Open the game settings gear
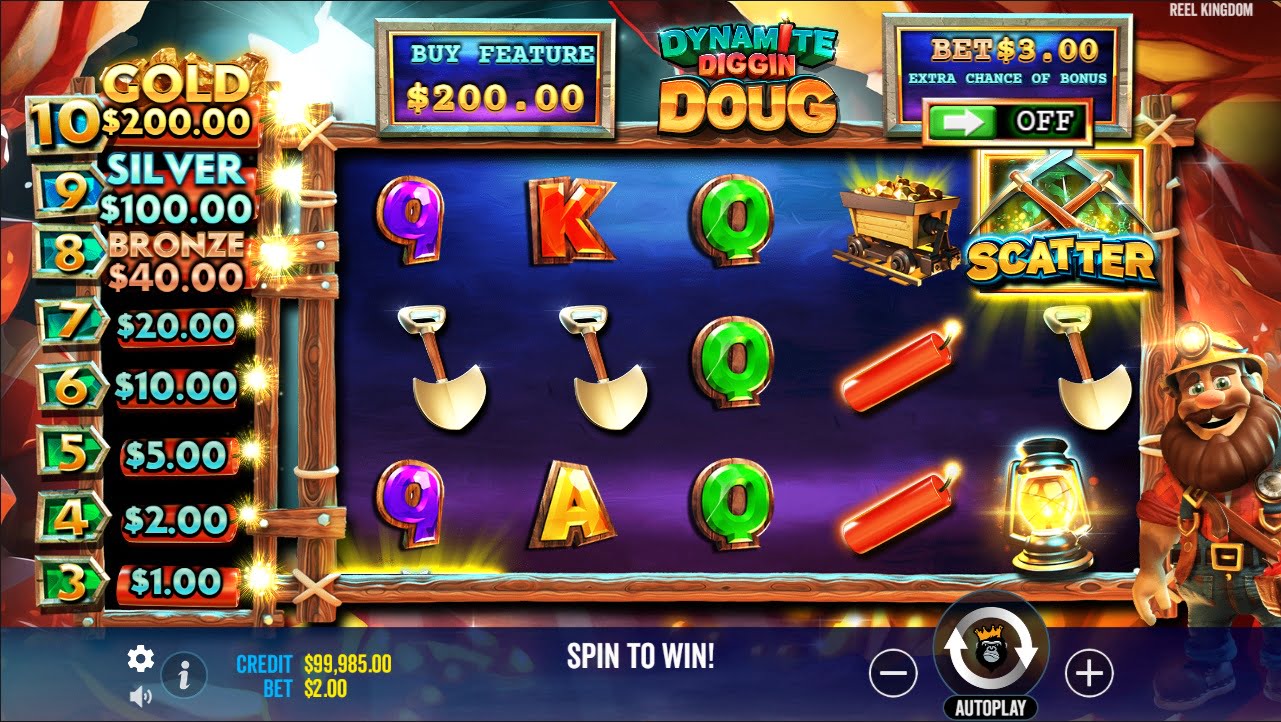Screen dimensions: 1281x722 pyautogui.click(x=140, y=659)
